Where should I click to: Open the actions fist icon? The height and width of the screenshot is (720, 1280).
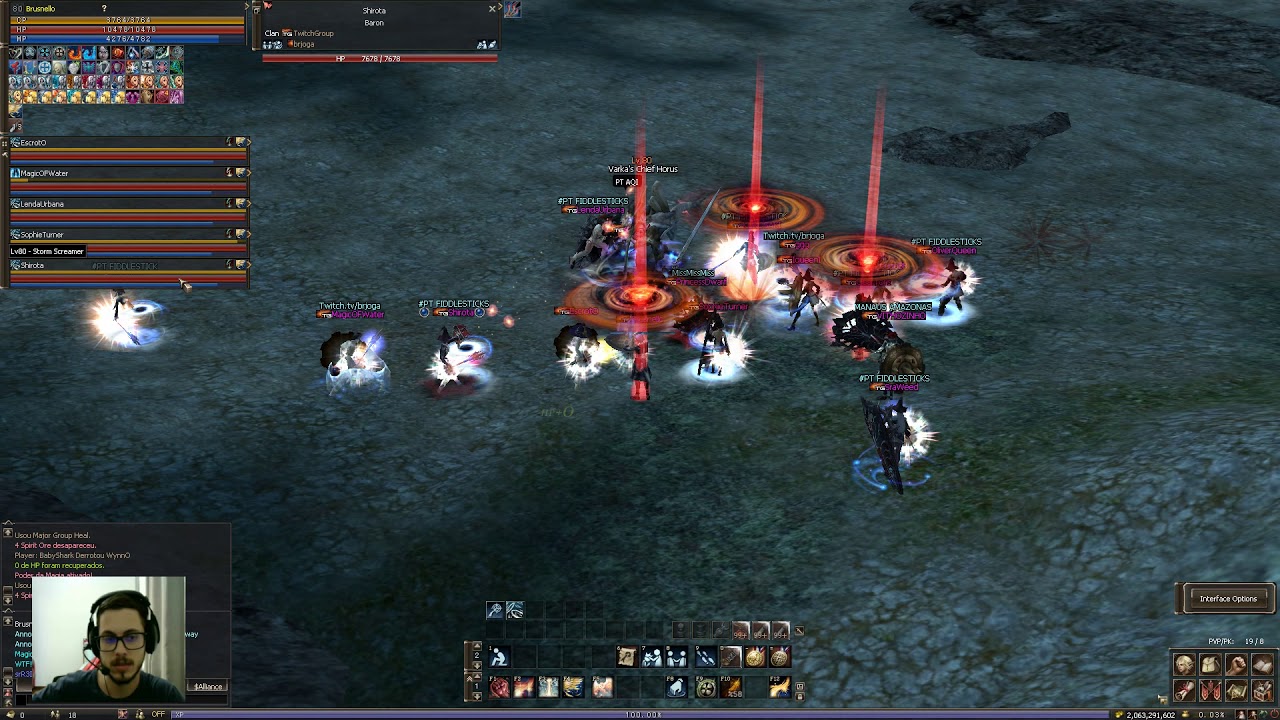point(1236,666)
